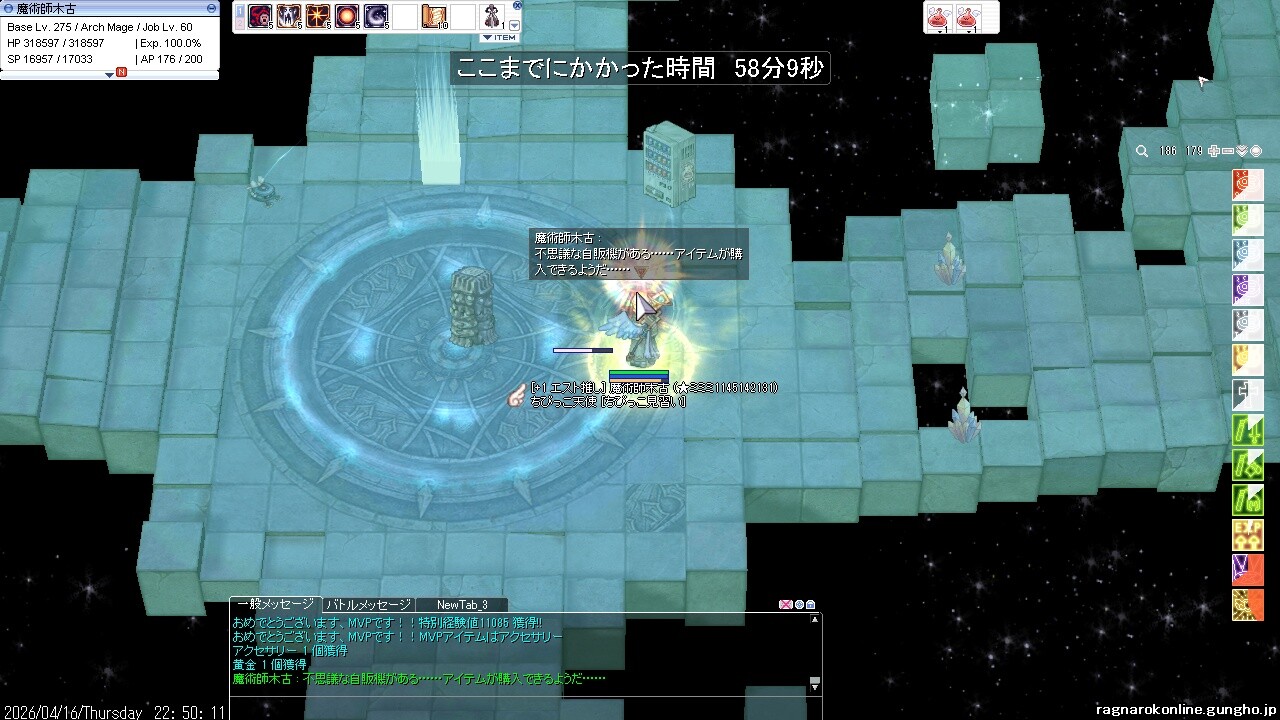Switch to the バトルメッセージ chat tab
The width and height of the screenshot is (1280, 720).
click(368, 605)
